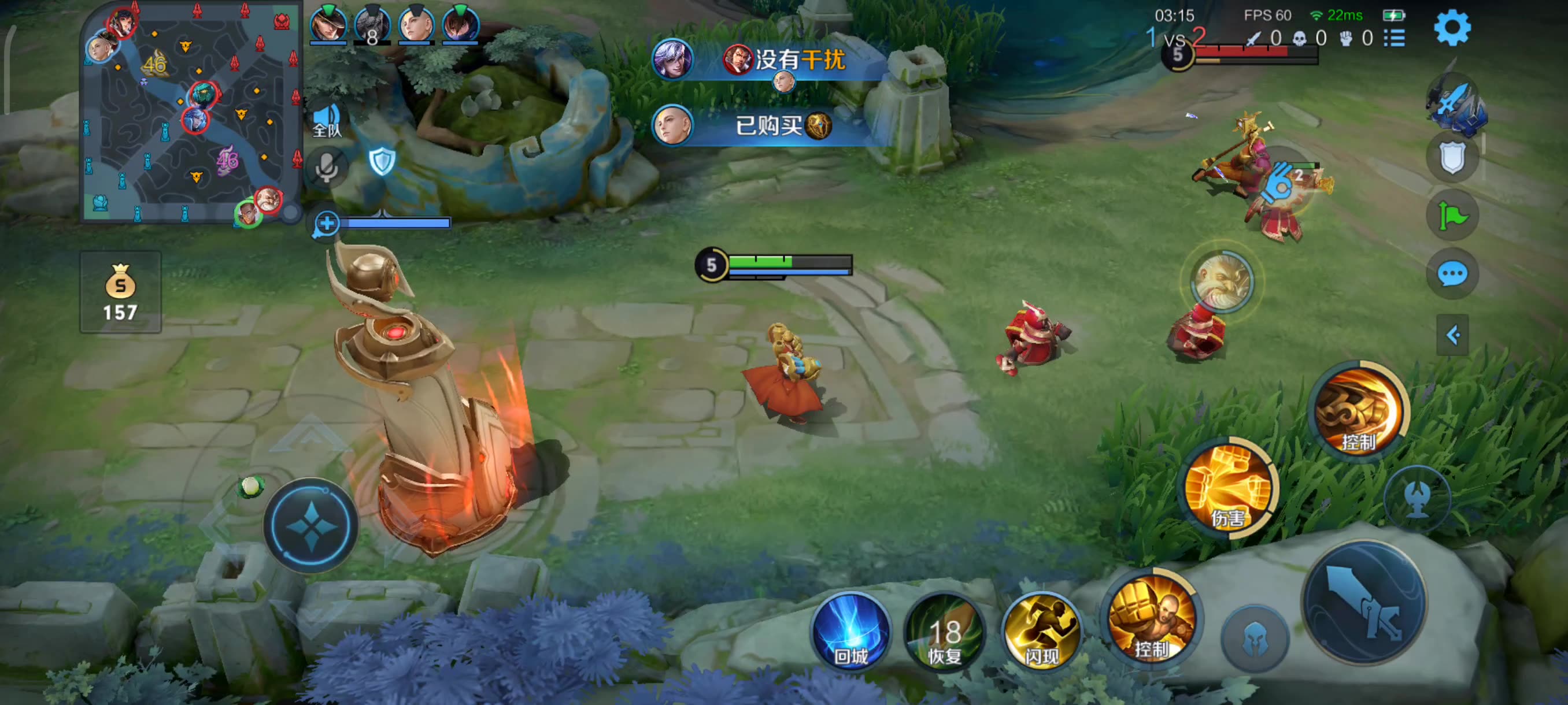Viewport: 1568px width, 705px height.
Task: Open the gear settings menu
Action: (1452, 27)
